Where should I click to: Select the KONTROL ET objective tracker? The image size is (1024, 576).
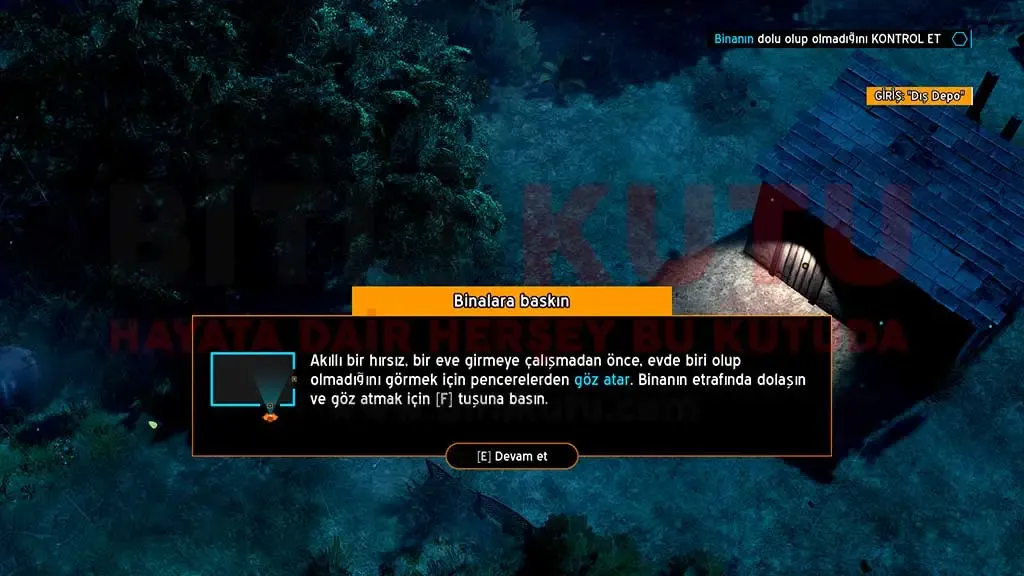point(828,39)
